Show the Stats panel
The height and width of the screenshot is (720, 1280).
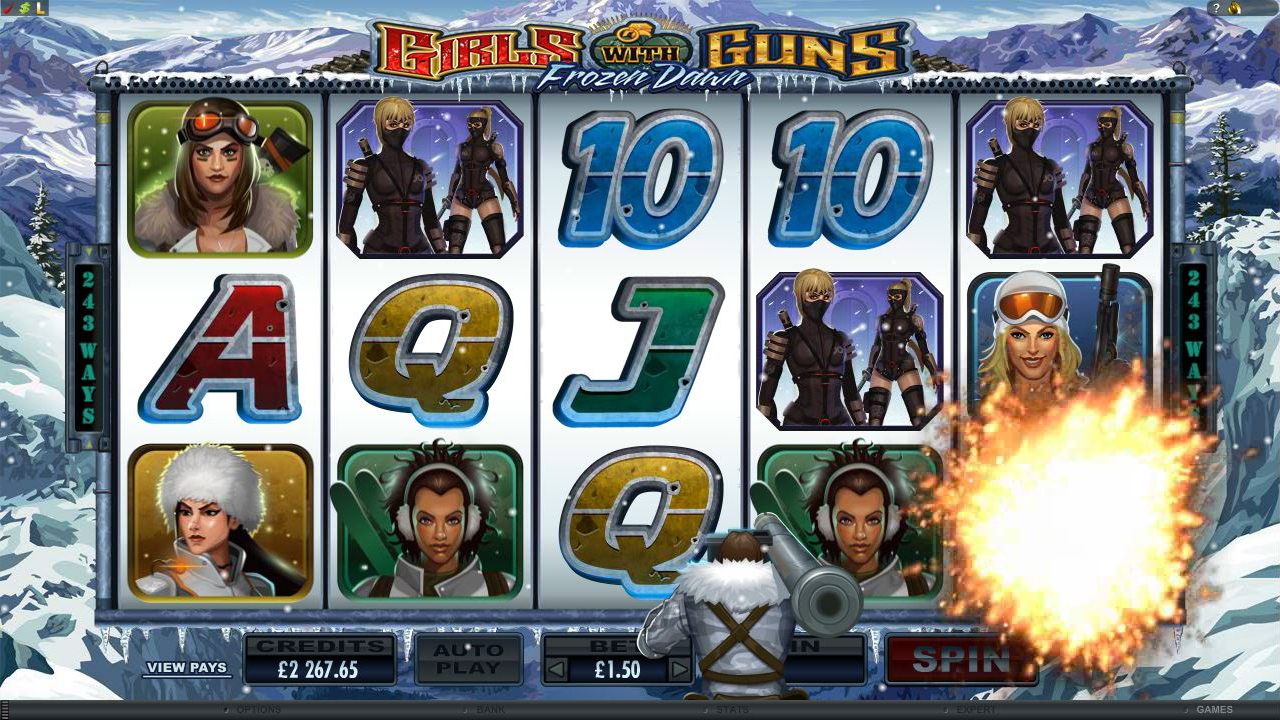click(x=733, y=710)
